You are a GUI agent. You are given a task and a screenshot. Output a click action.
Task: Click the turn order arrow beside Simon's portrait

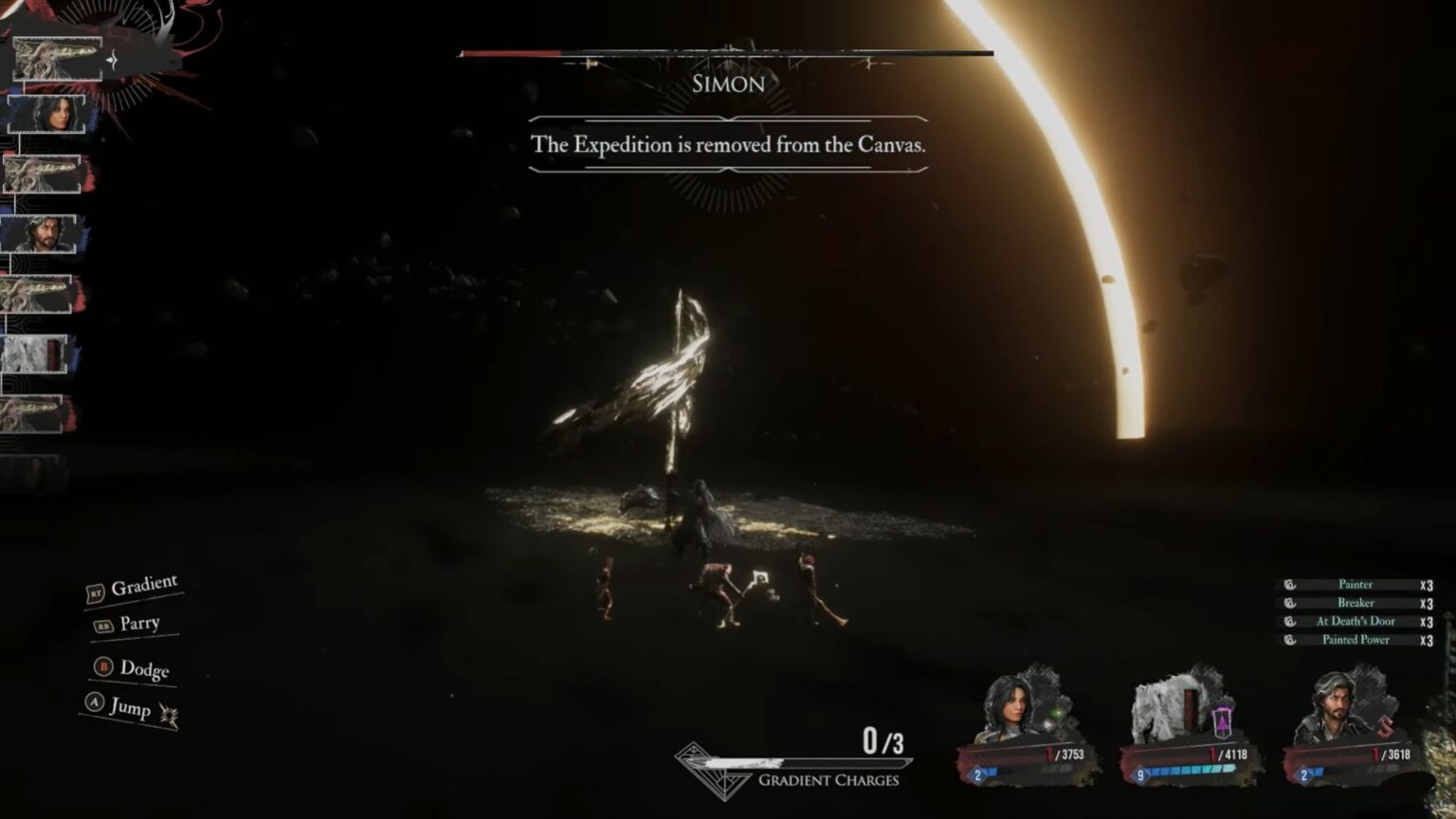pyautogui.click(x=111, y=59)
